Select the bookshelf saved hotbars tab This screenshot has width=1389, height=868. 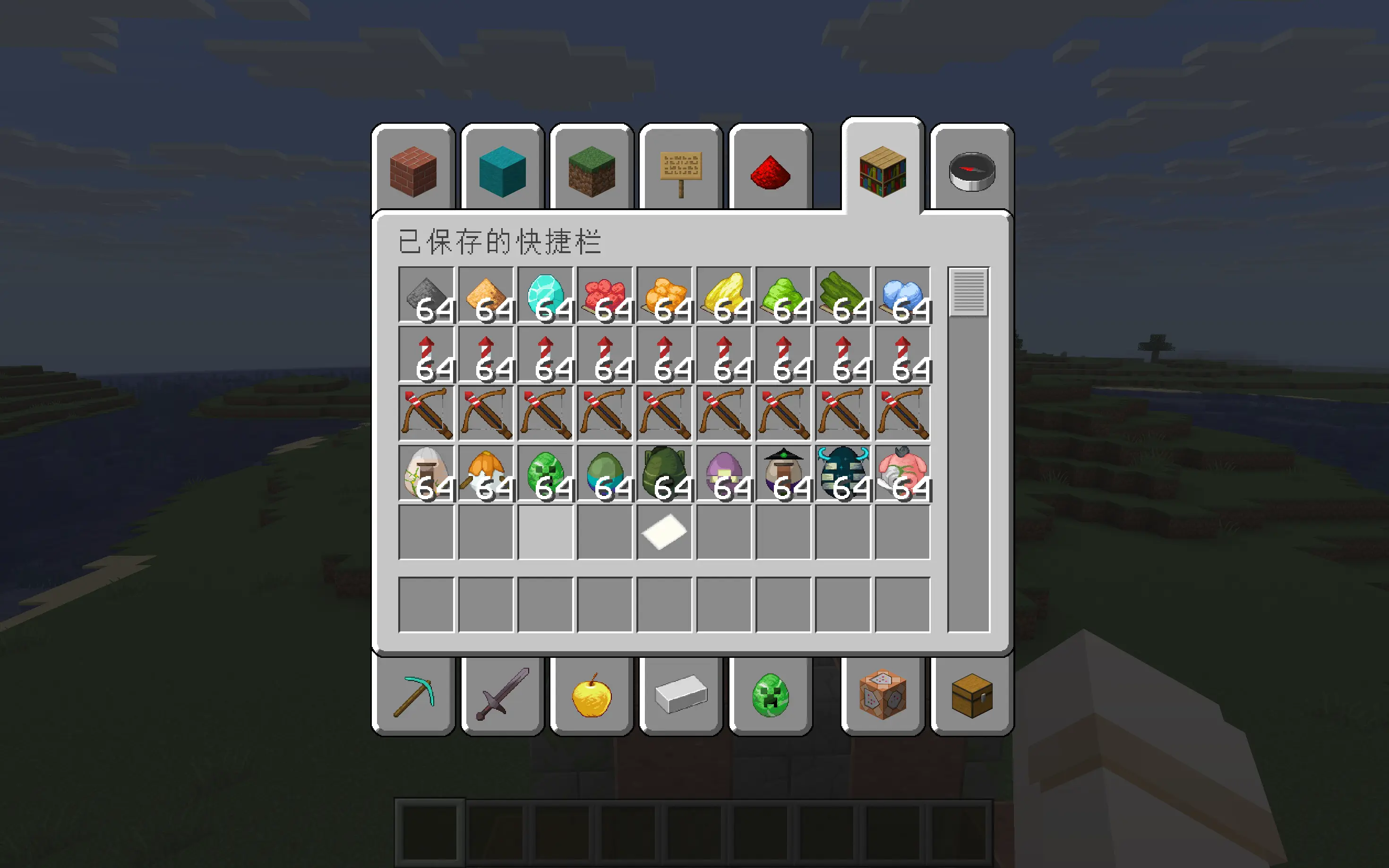pyautogui.click(x=883, y=171)
